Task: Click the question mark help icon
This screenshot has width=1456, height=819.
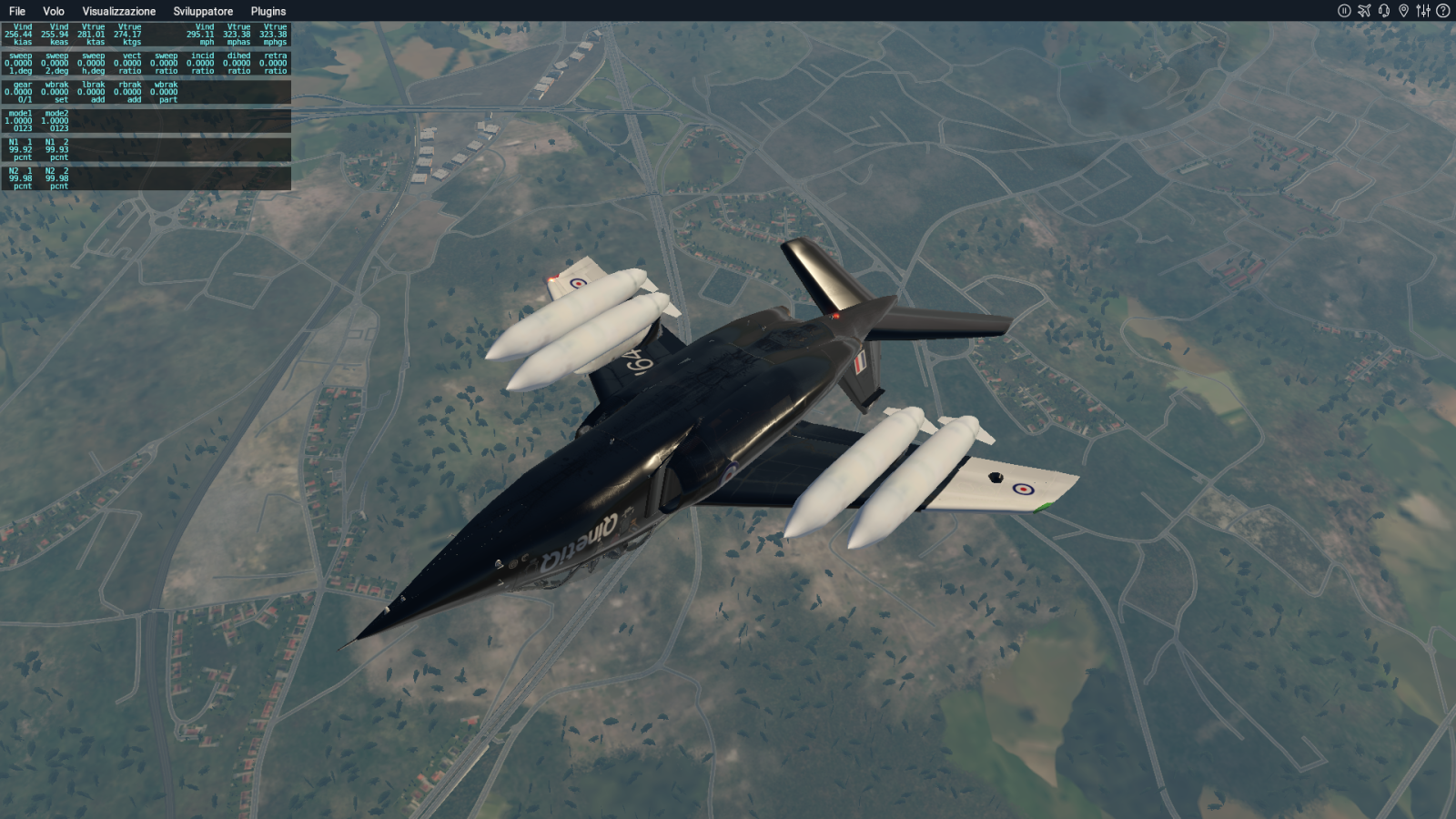Action: pyautogui.click(x=1442, y=11)
